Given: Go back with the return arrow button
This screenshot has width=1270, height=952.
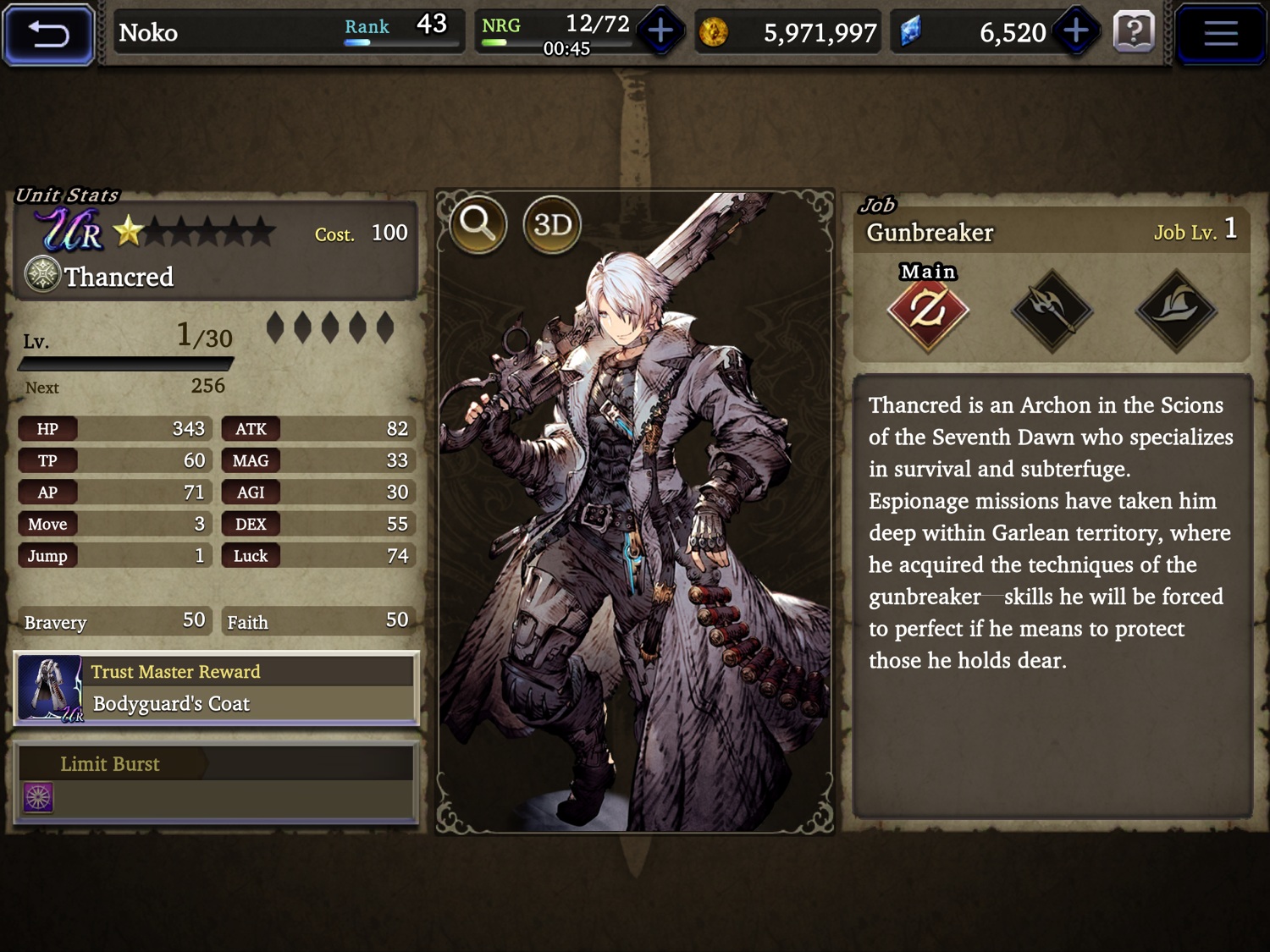Looking at the screenshot, I should pyautogui.click(x=49, y=34).
